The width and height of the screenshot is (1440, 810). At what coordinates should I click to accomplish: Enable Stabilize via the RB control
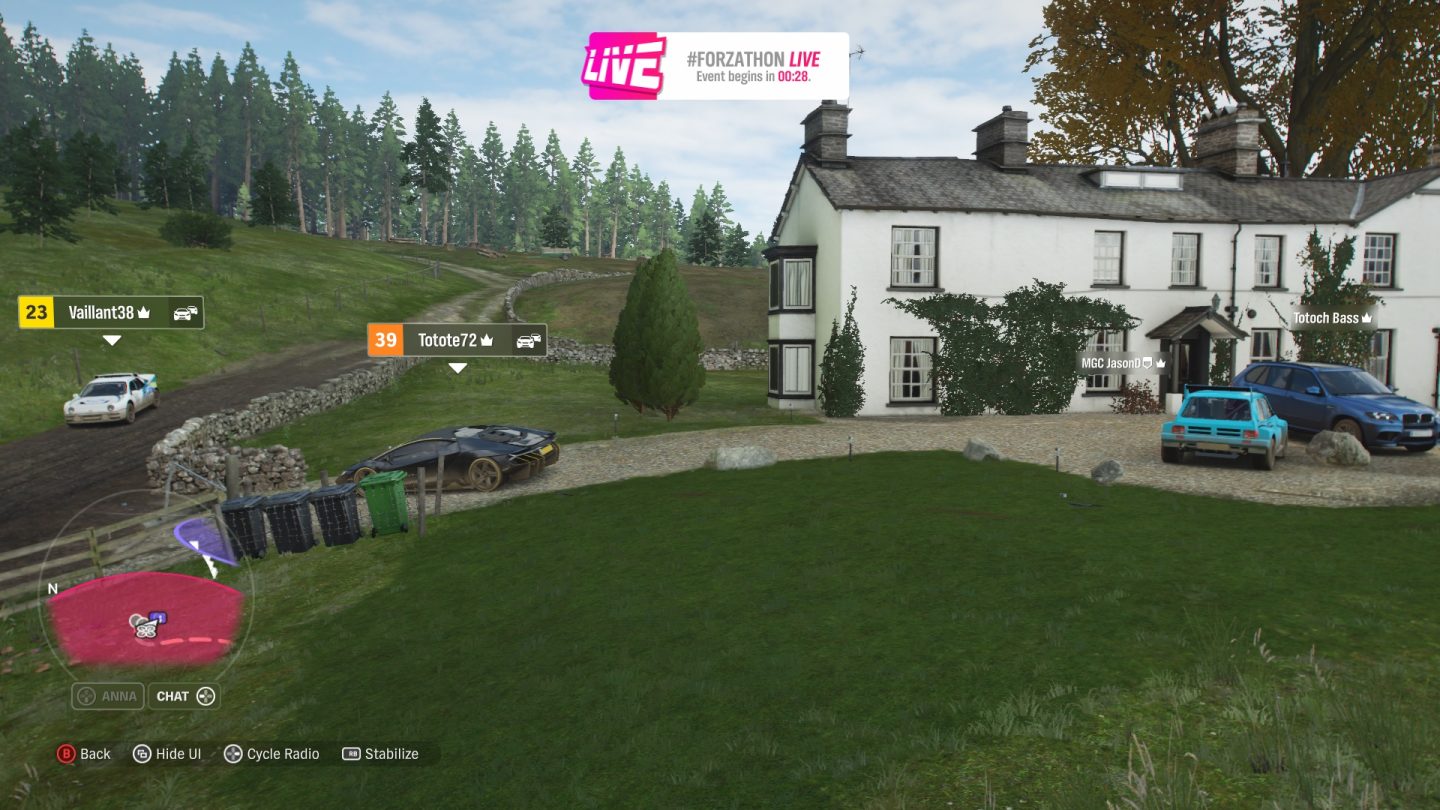coord(382,754)
